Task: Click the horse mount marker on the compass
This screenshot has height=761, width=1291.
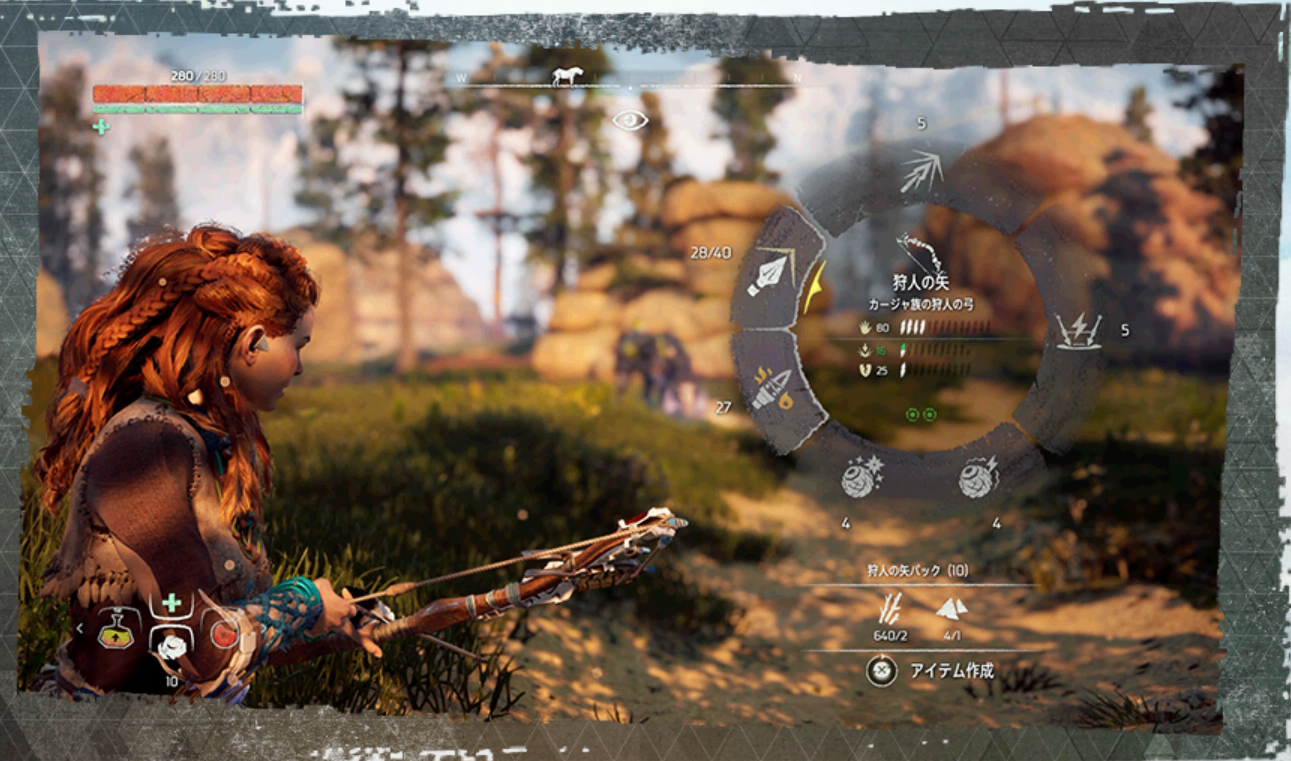Action: [567, 76]
